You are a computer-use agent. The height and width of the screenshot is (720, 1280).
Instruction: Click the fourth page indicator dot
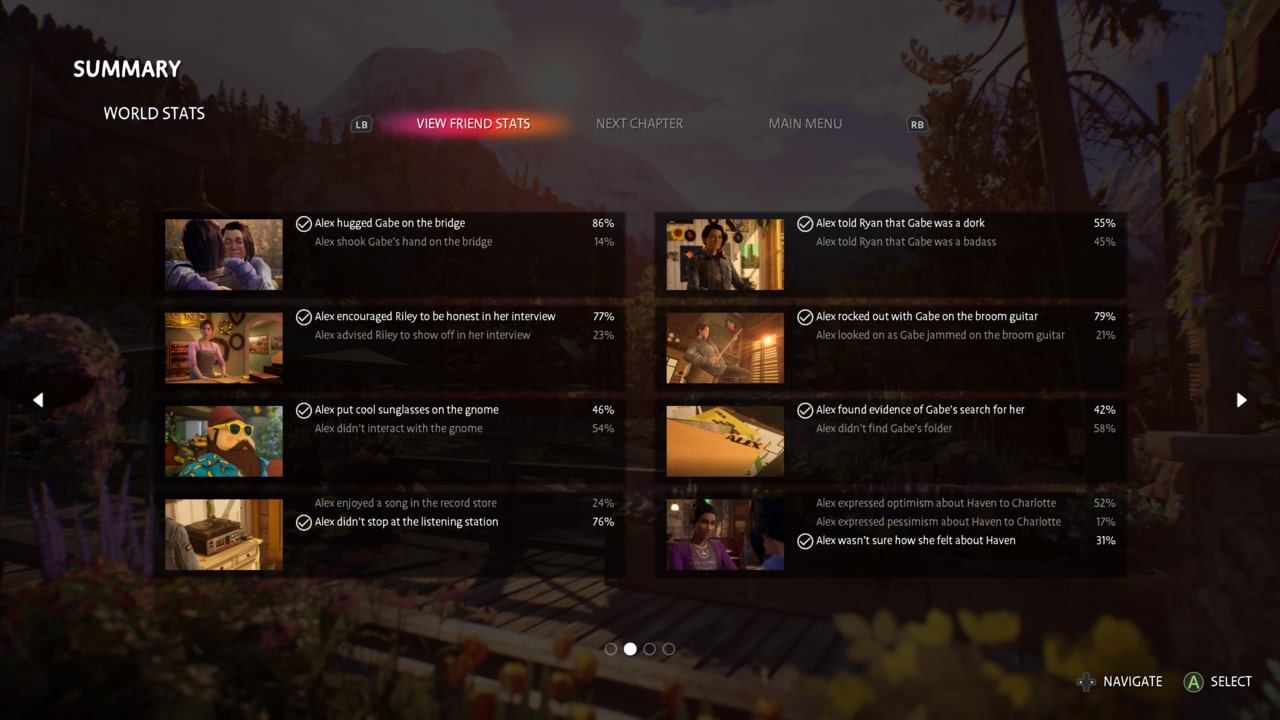click(668, 649)
